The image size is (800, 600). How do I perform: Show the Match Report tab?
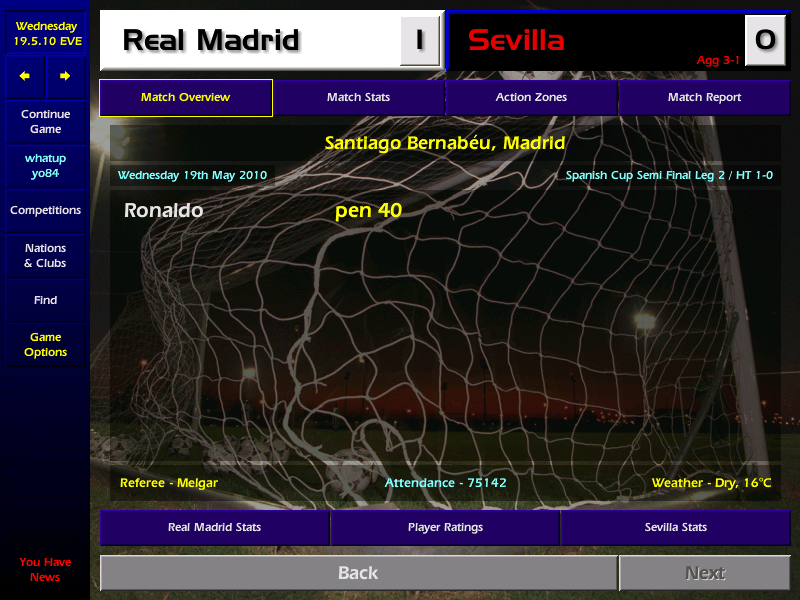pyautogui.click(x=704, y=97)
